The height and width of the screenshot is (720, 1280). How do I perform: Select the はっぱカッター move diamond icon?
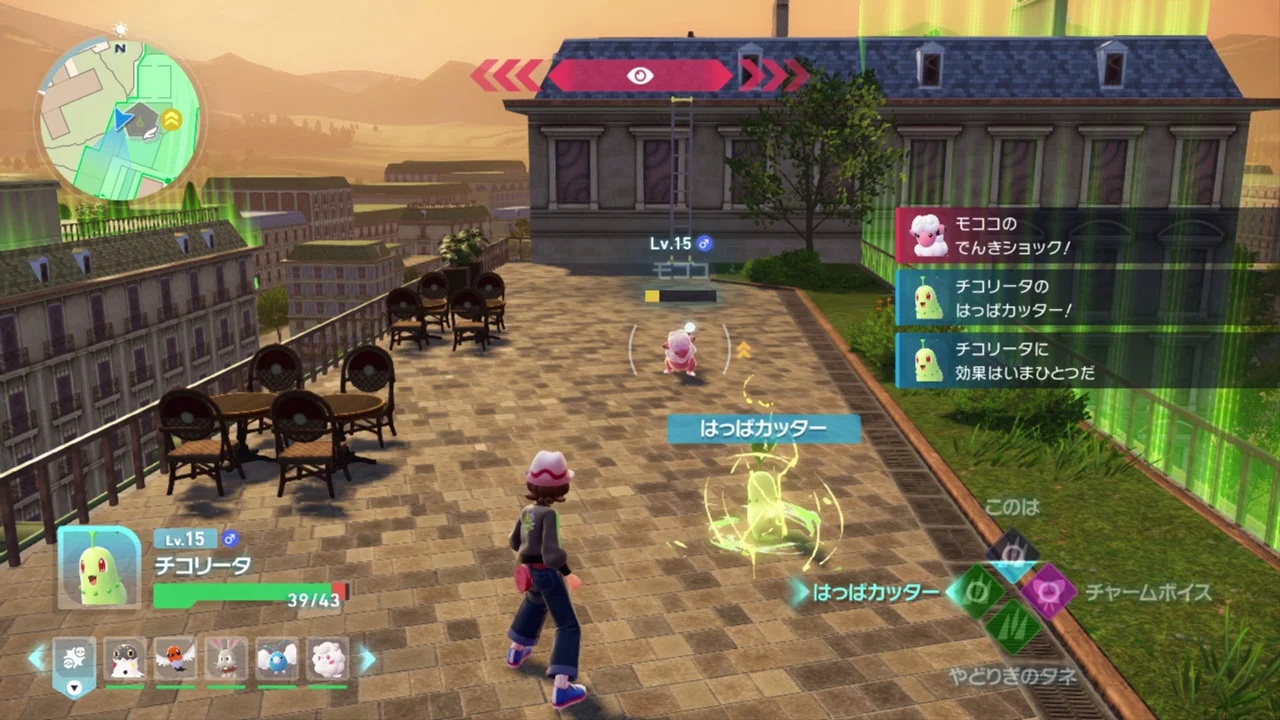pos(977,592)
